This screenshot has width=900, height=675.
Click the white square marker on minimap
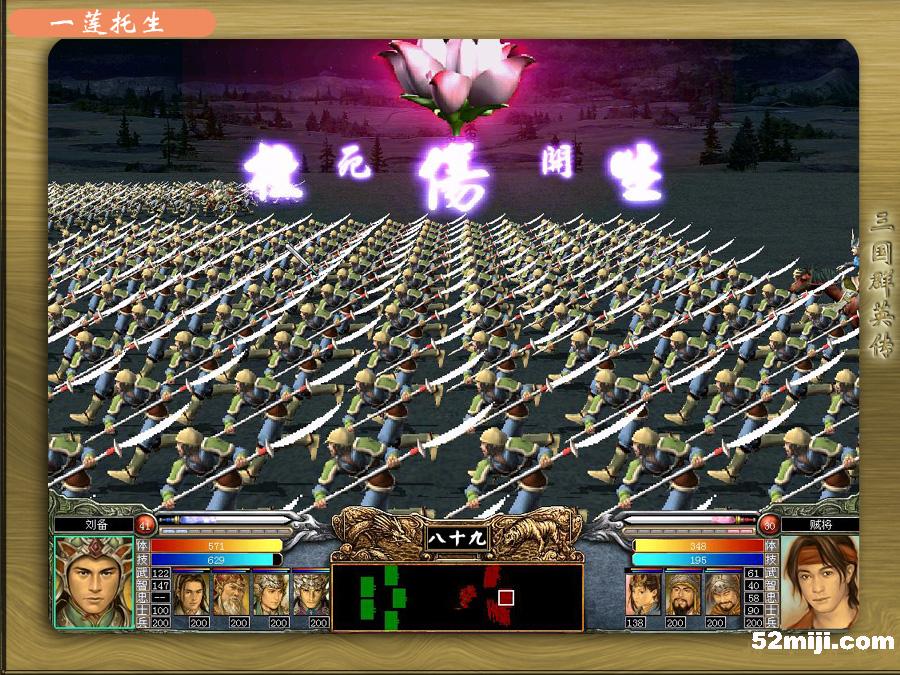[x=506, y=597]
